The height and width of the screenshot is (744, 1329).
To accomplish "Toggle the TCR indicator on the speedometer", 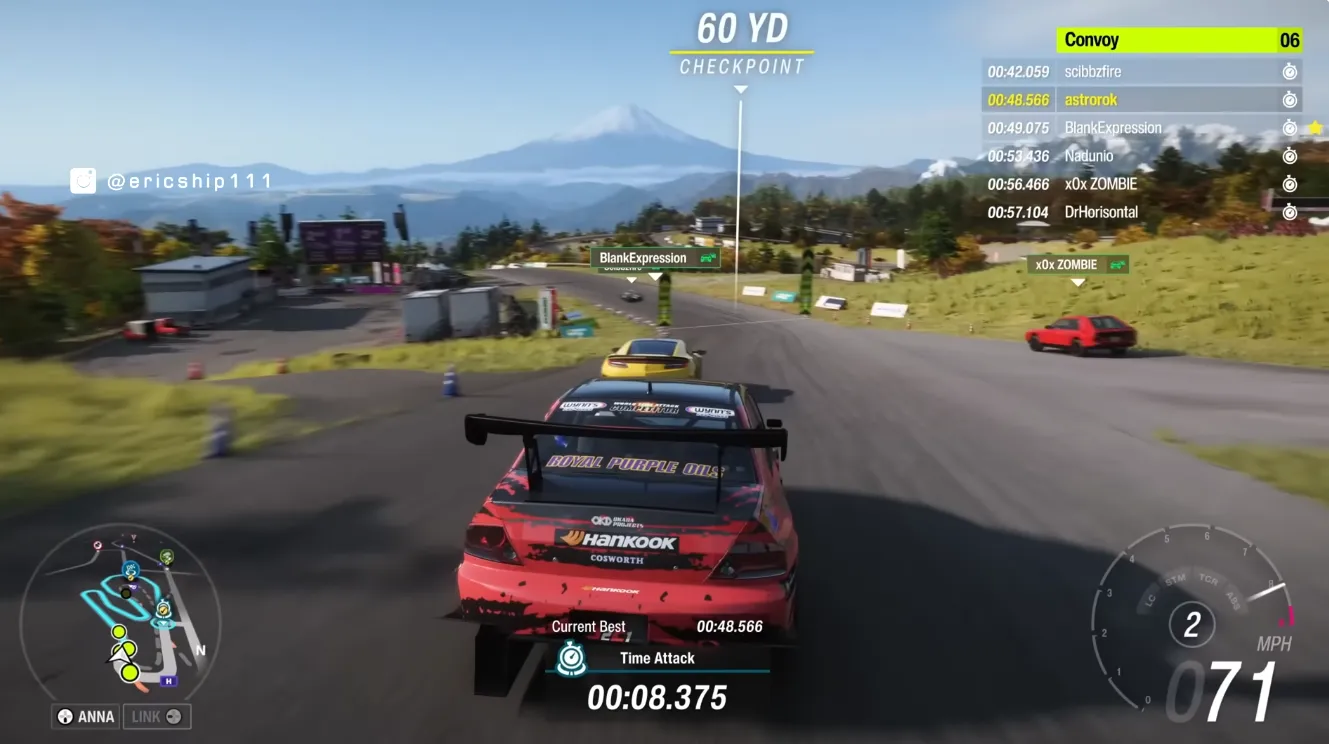I will click(1209, 580).
